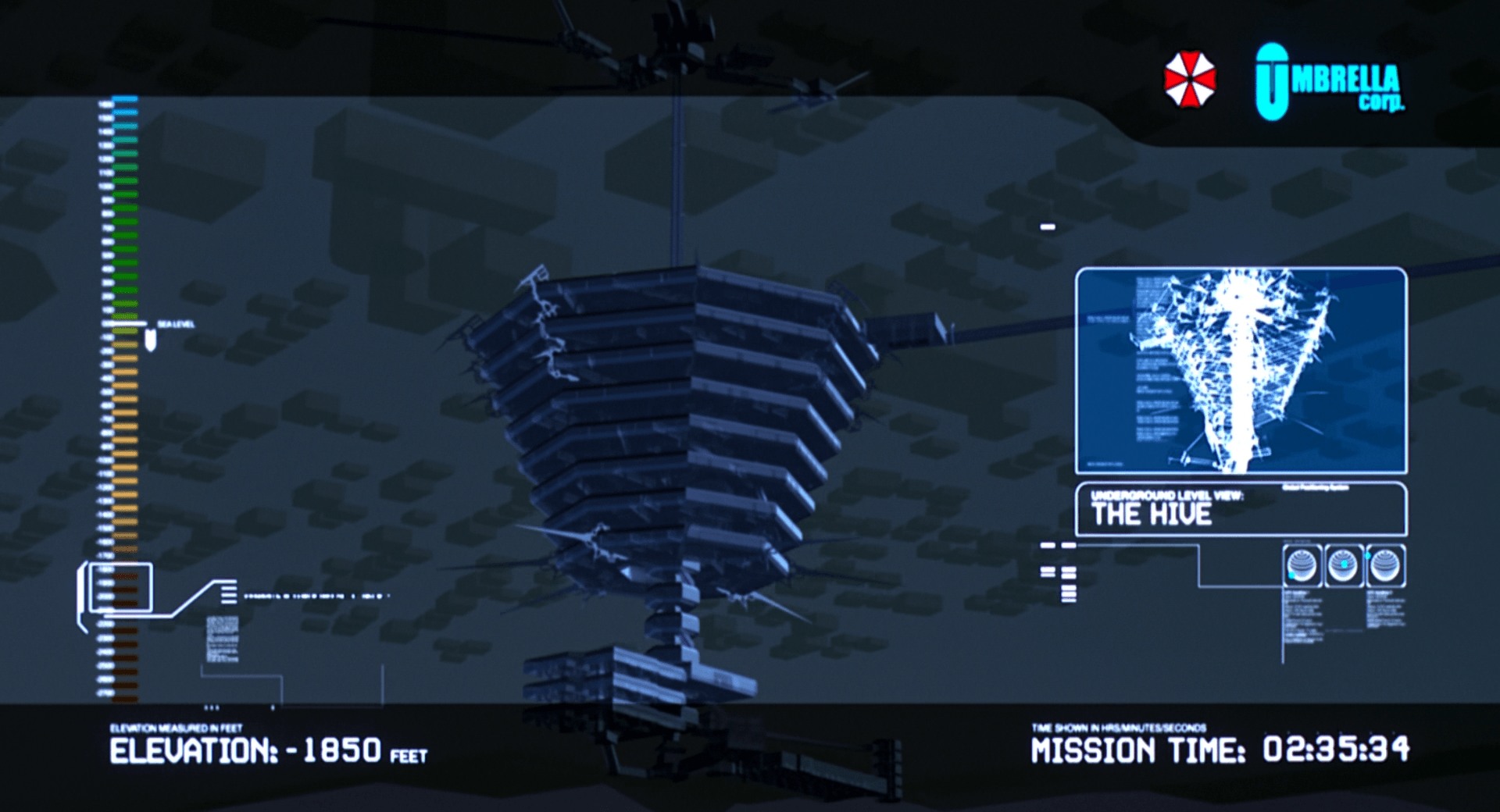Screen dimensions: 1500x812
Task: Click the Umbrella Corp. text logo
Action: [1329, 83]
